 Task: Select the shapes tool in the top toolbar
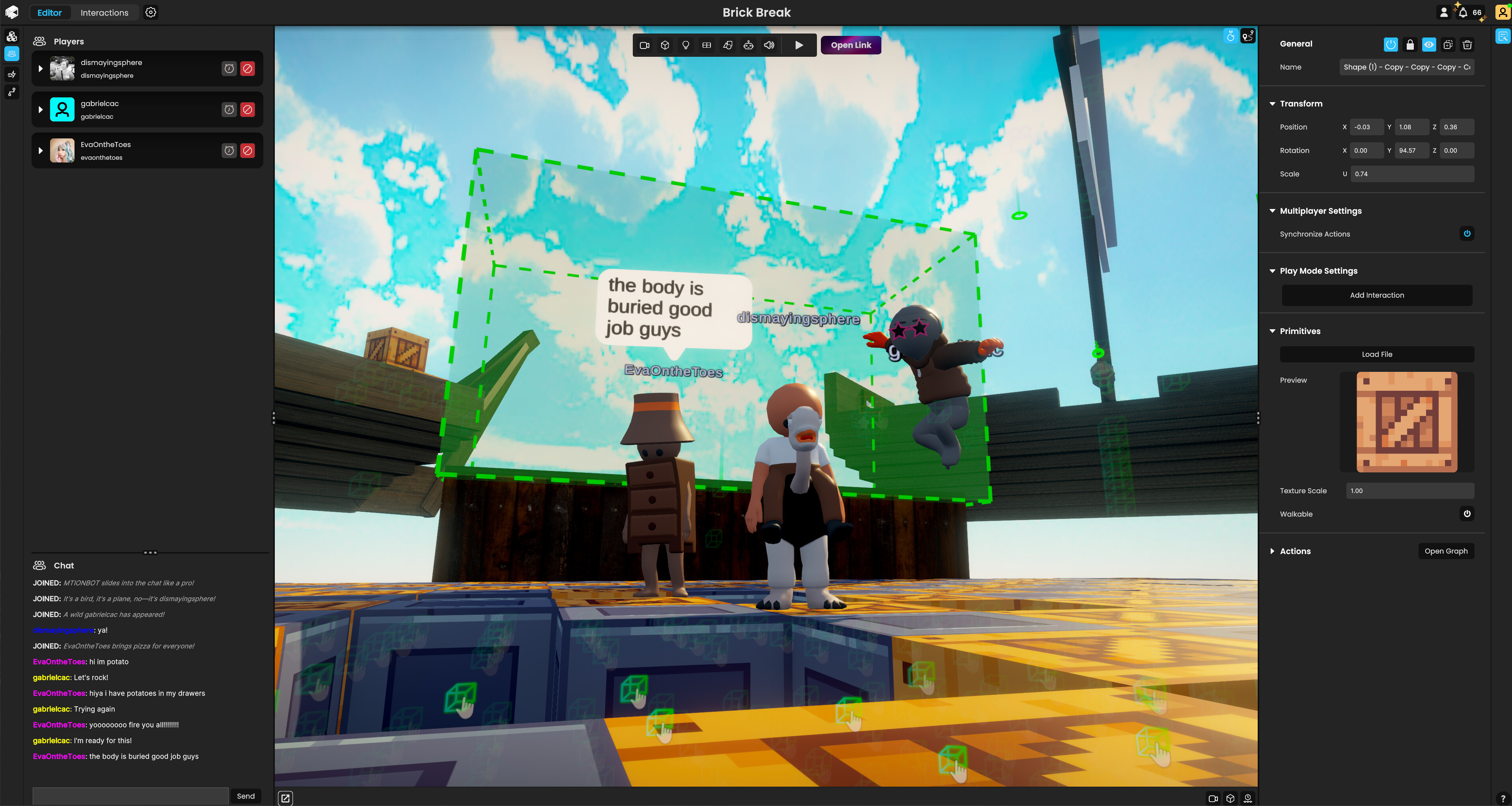click(727, 45)
